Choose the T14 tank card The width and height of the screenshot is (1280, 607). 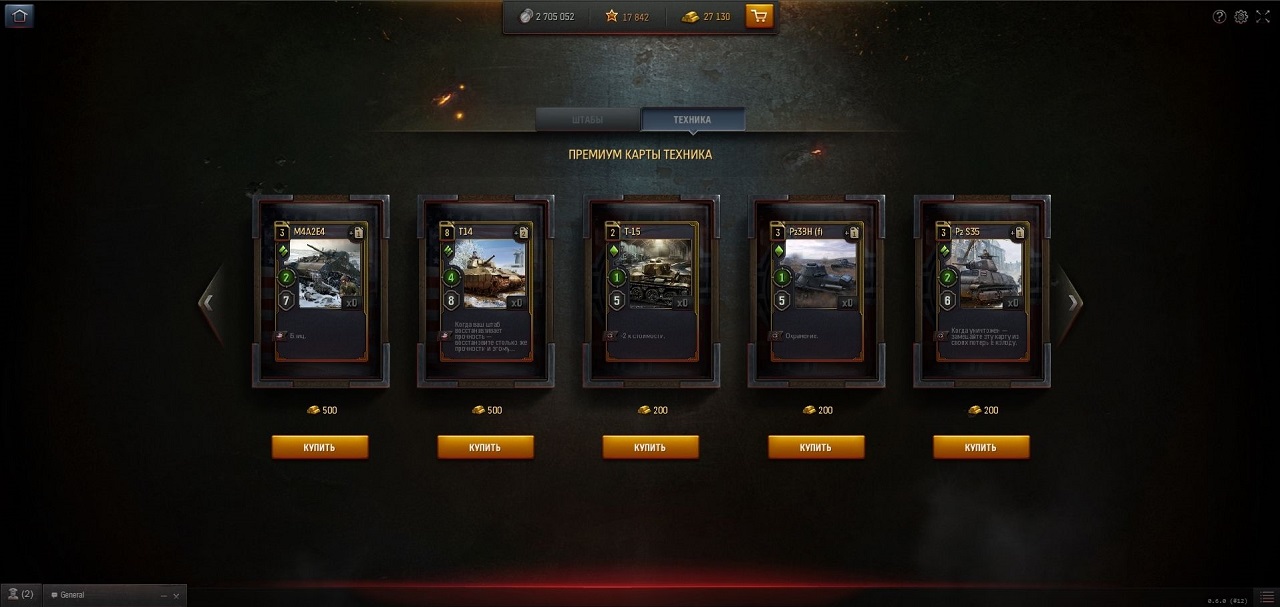[485, 290]
